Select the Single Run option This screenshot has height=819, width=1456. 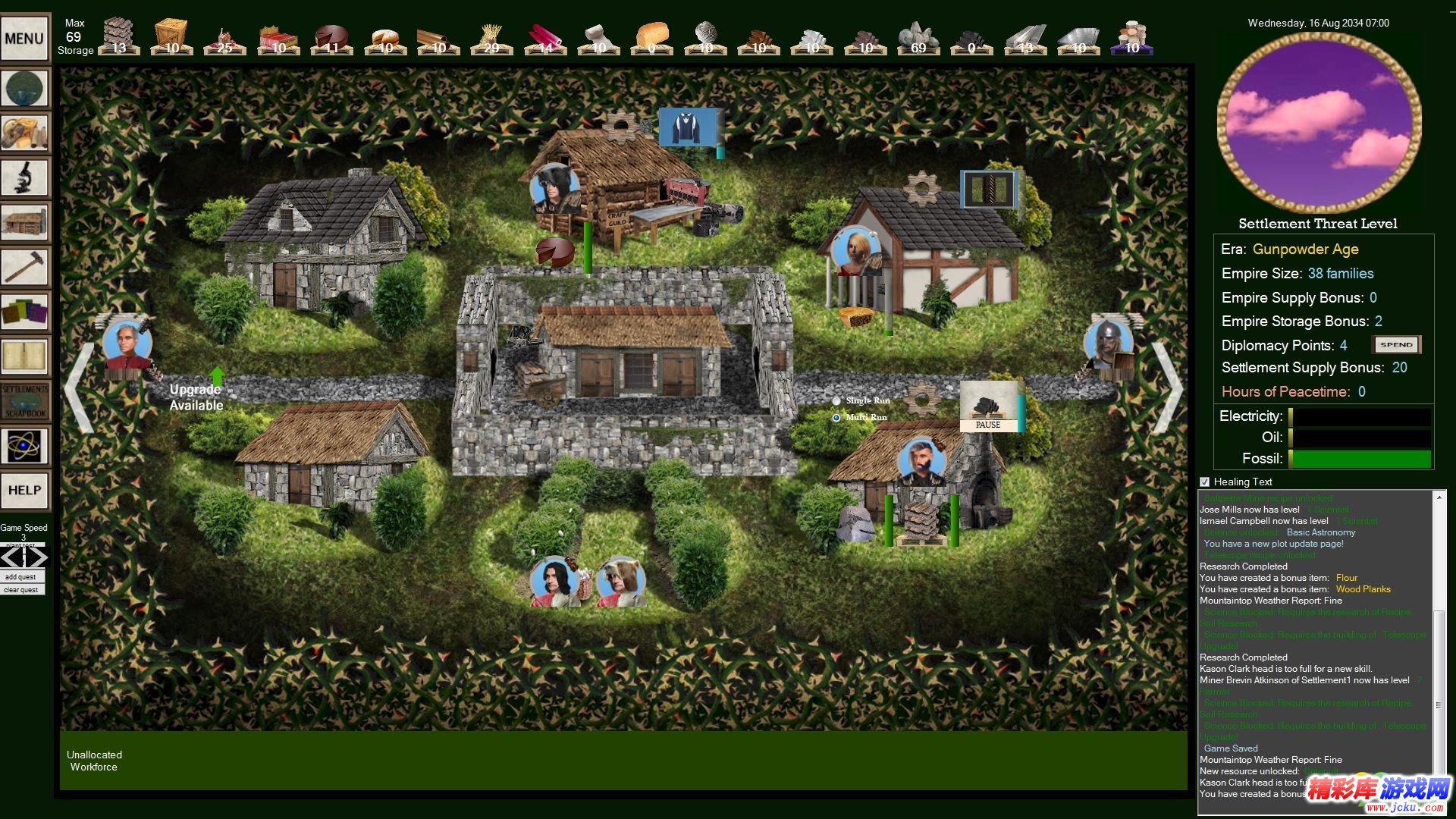coord(836,401)
